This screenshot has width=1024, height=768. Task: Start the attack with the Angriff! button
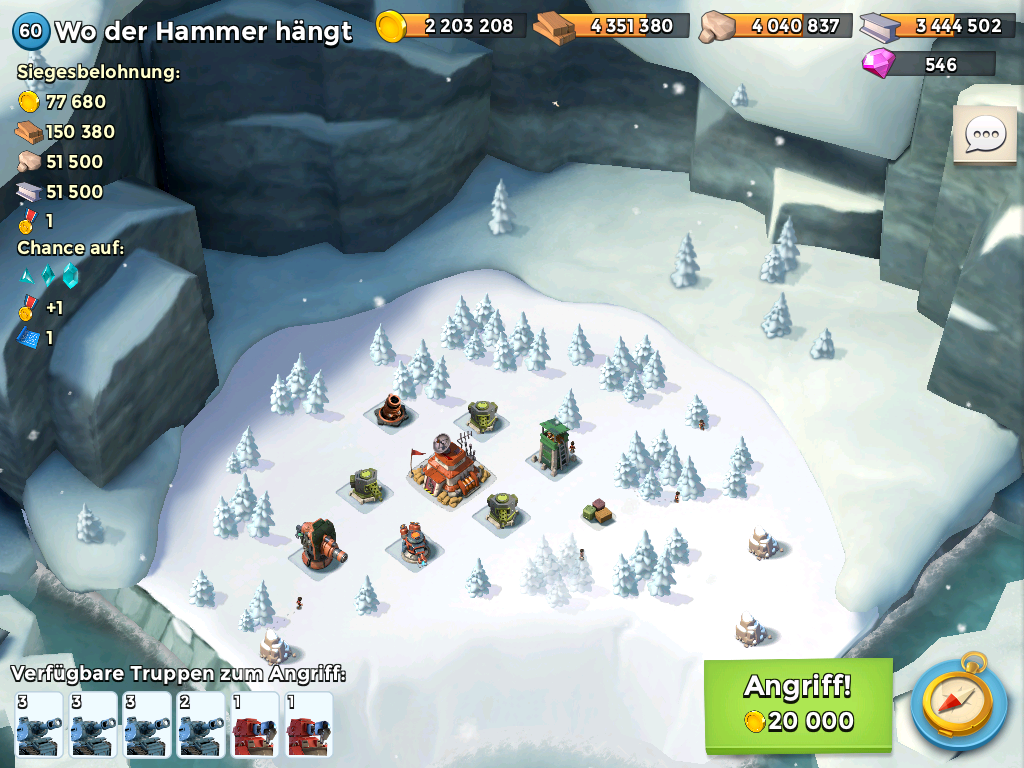pos(798,704)
